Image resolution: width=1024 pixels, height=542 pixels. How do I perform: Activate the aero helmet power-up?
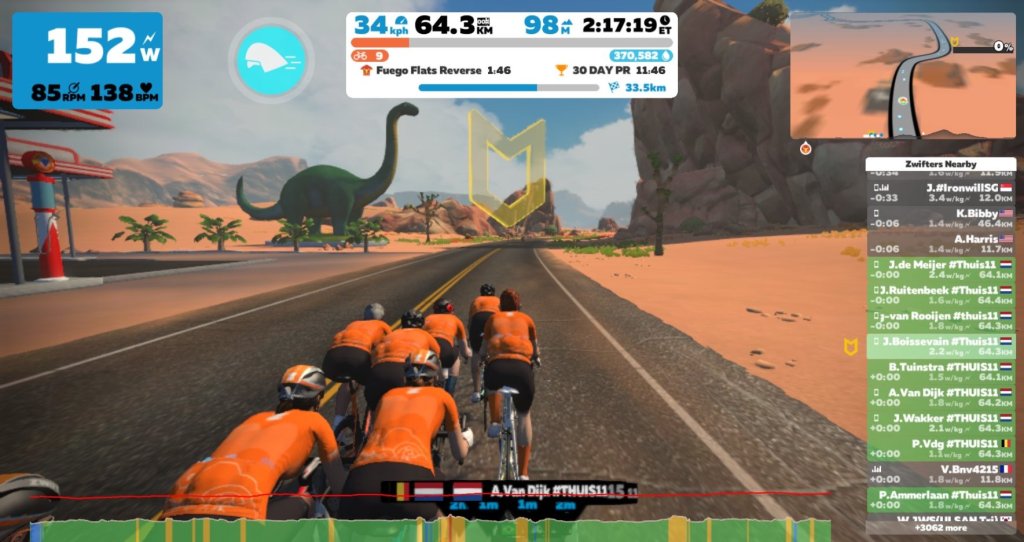point(270,60)
